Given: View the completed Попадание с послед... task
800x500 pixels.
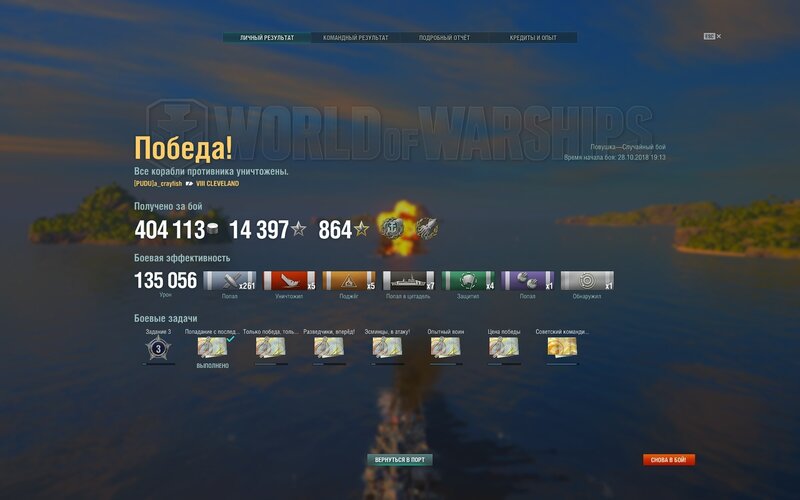Looking at the screenshot, I should [x=212, y=348].
